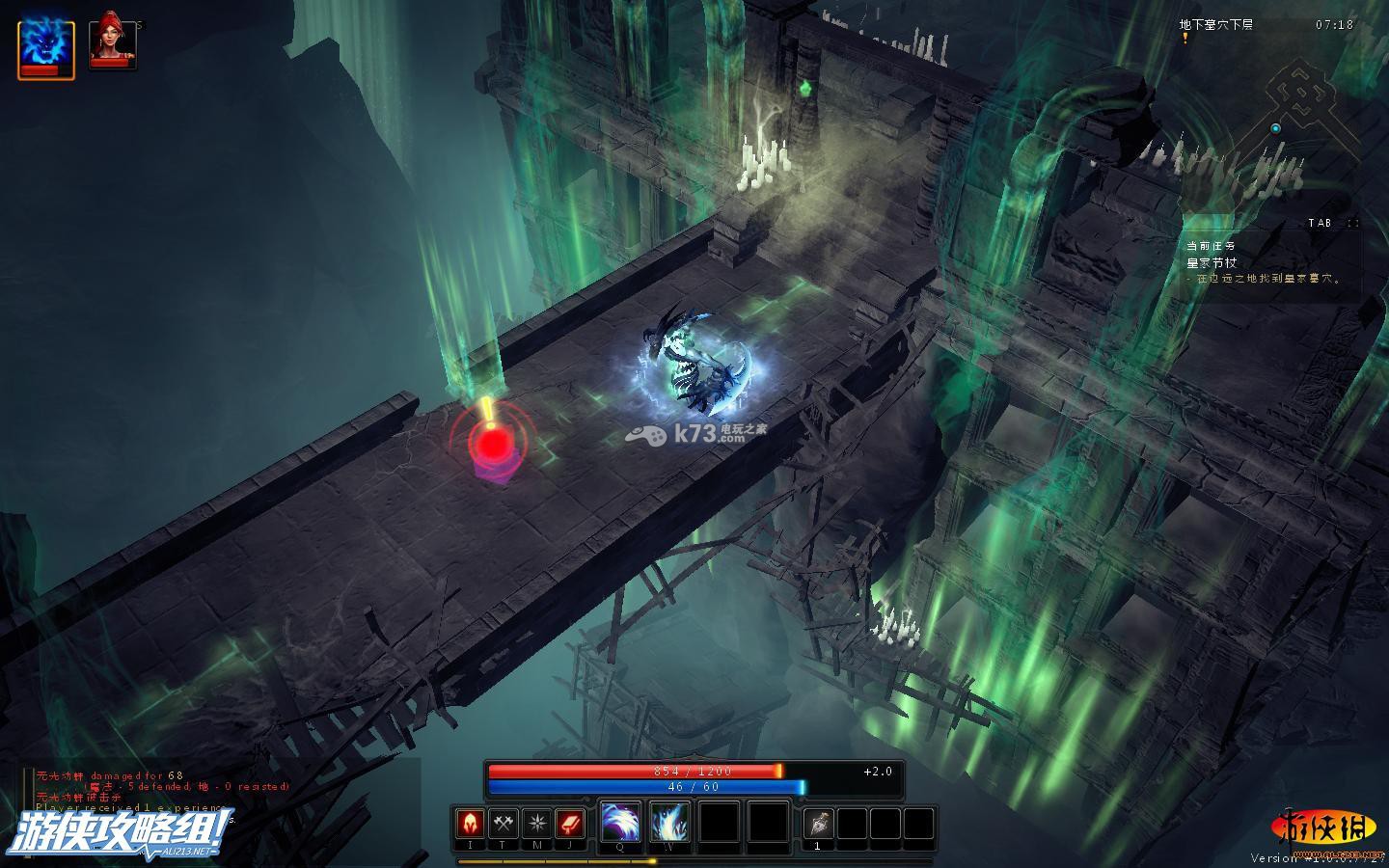
Task: Click the quest alert exclamation mark icon
Action: 1185,39
